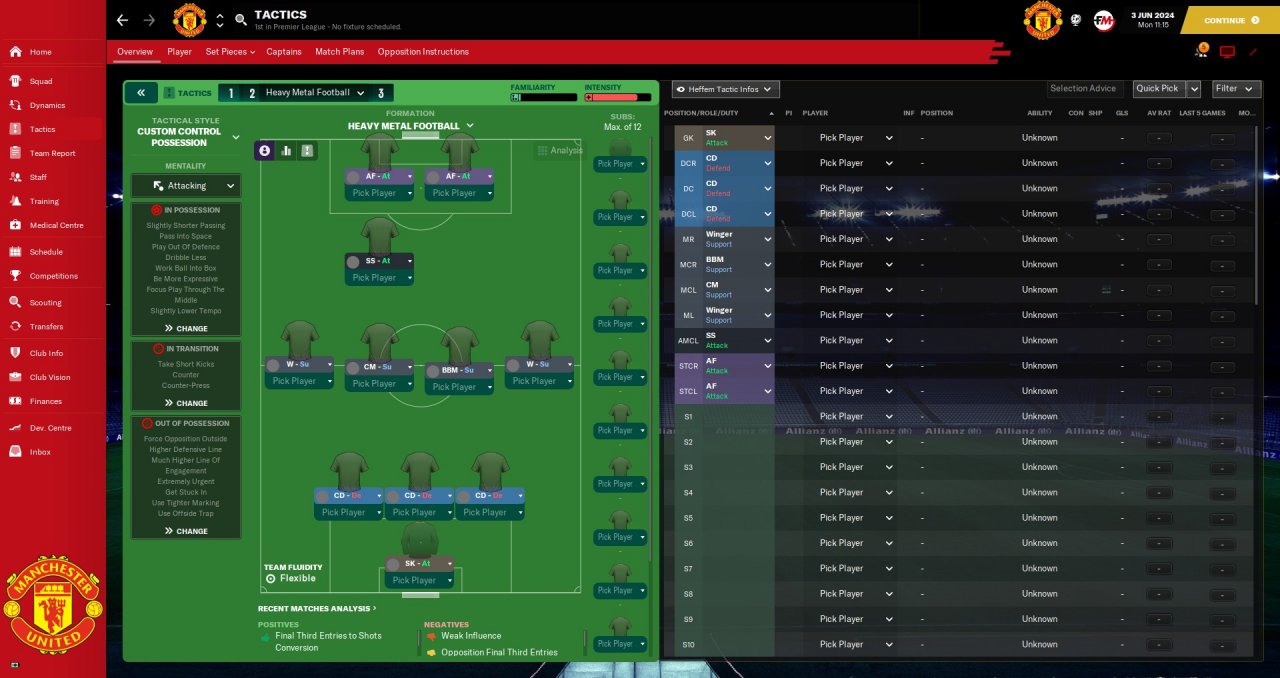Click the Quick Pick button
The image size is (1280, 678).
(x=1156, y=89)
